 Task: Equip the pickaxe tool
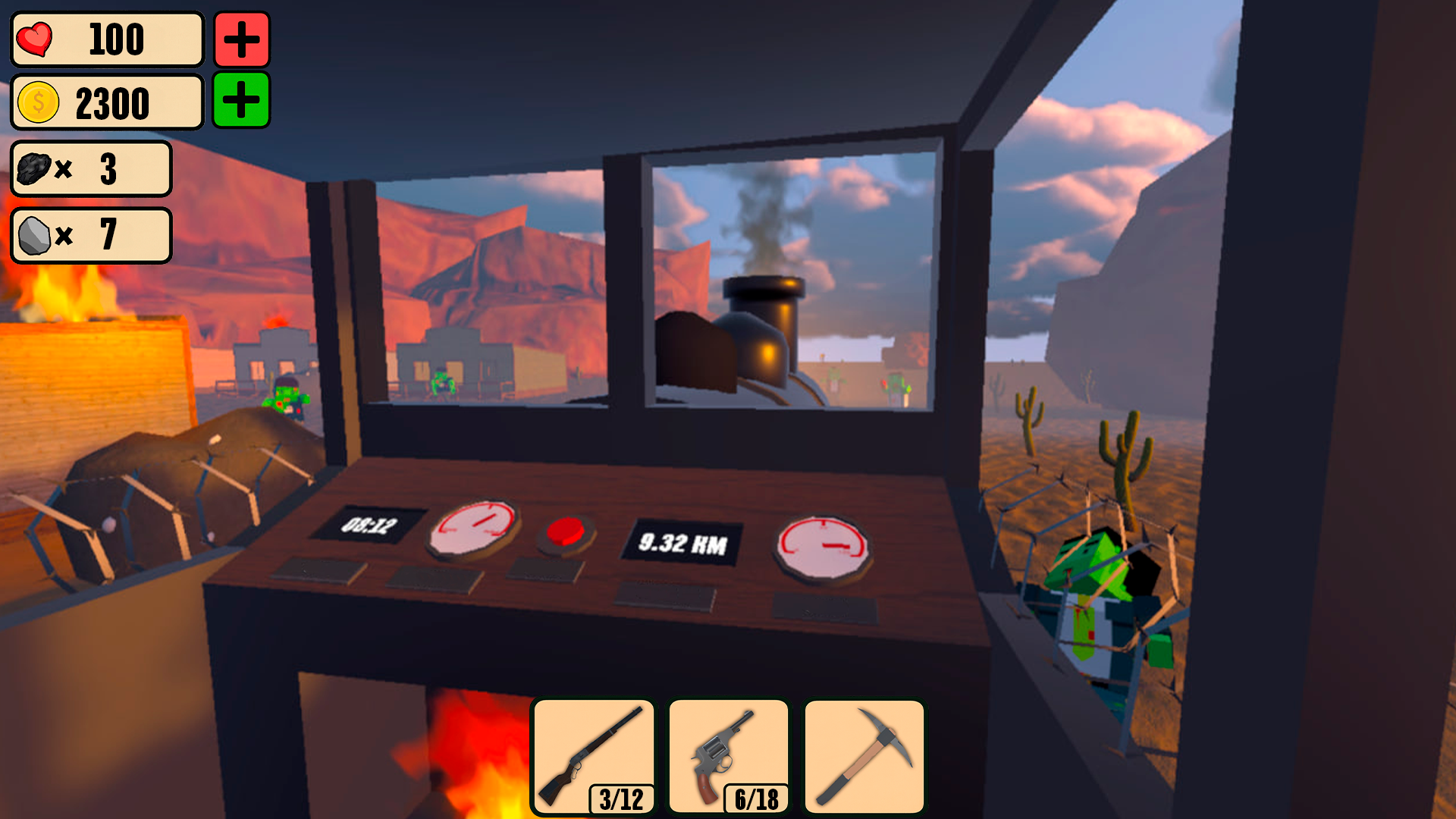[864, 751]
